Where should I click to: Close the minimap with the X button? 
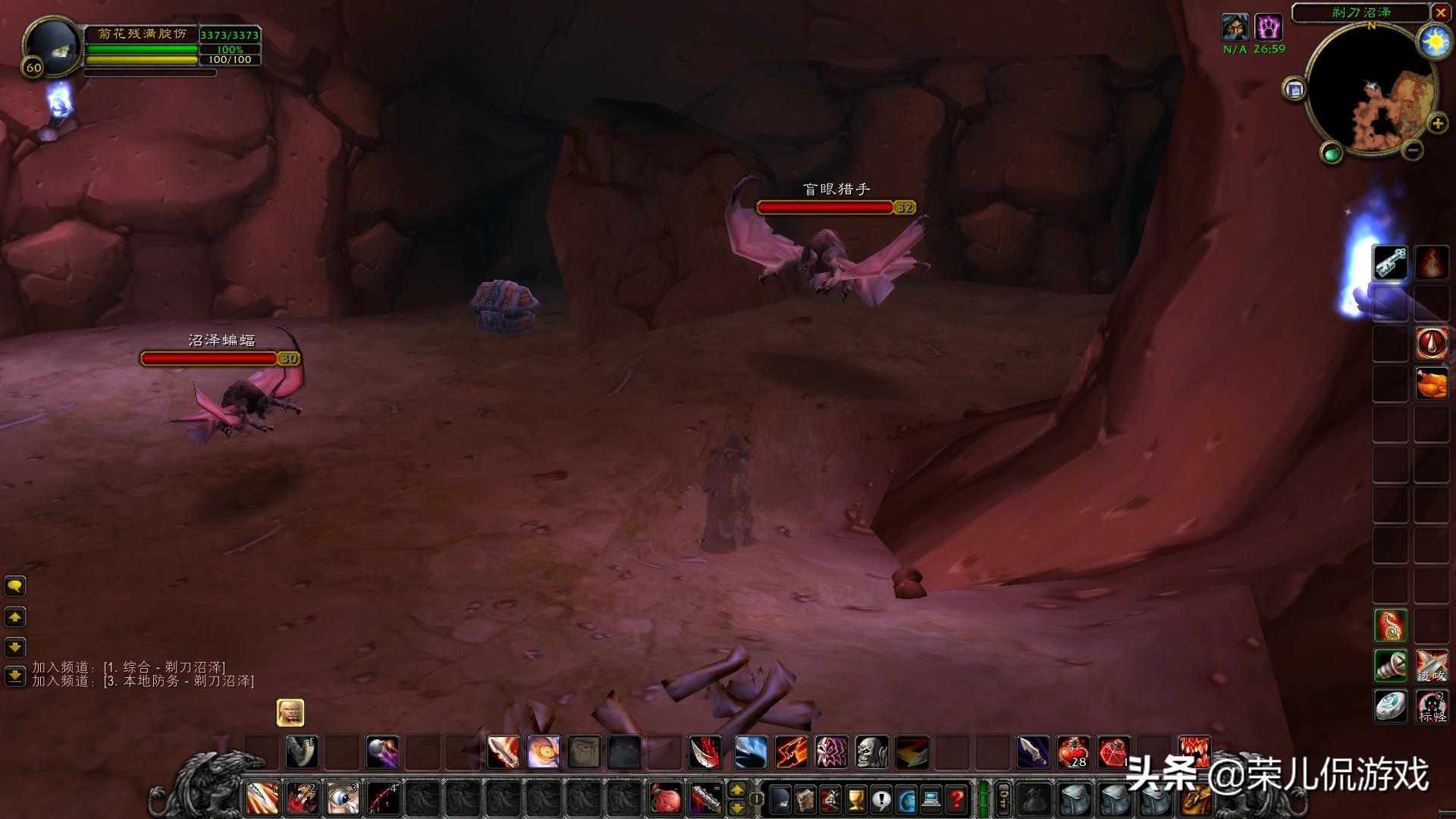(1441, 13)
